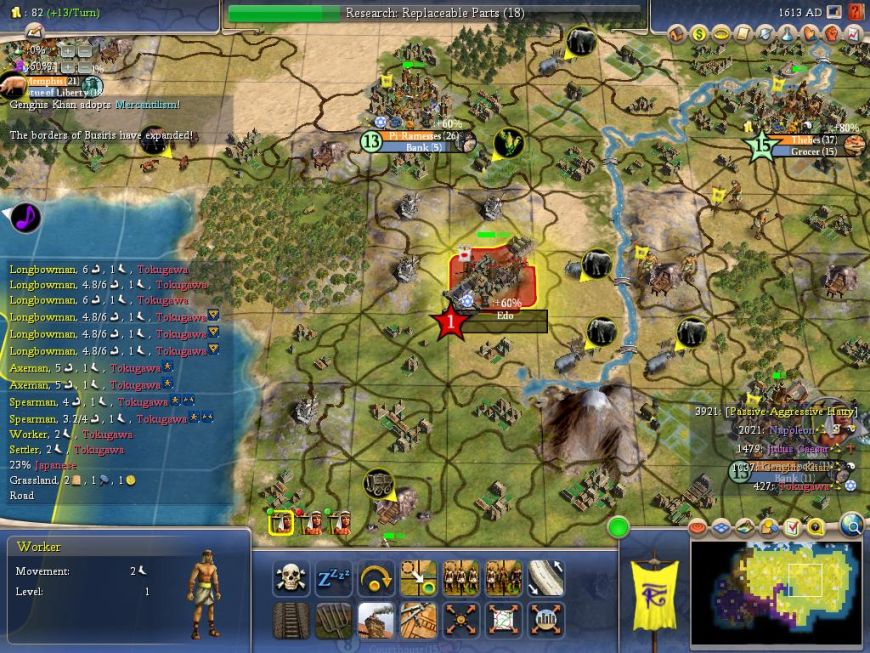Image resolution: width=870 pixels, height=653 pixels.
Task: Select the highlighted worker unit portrait
Action: coord(282,521)
